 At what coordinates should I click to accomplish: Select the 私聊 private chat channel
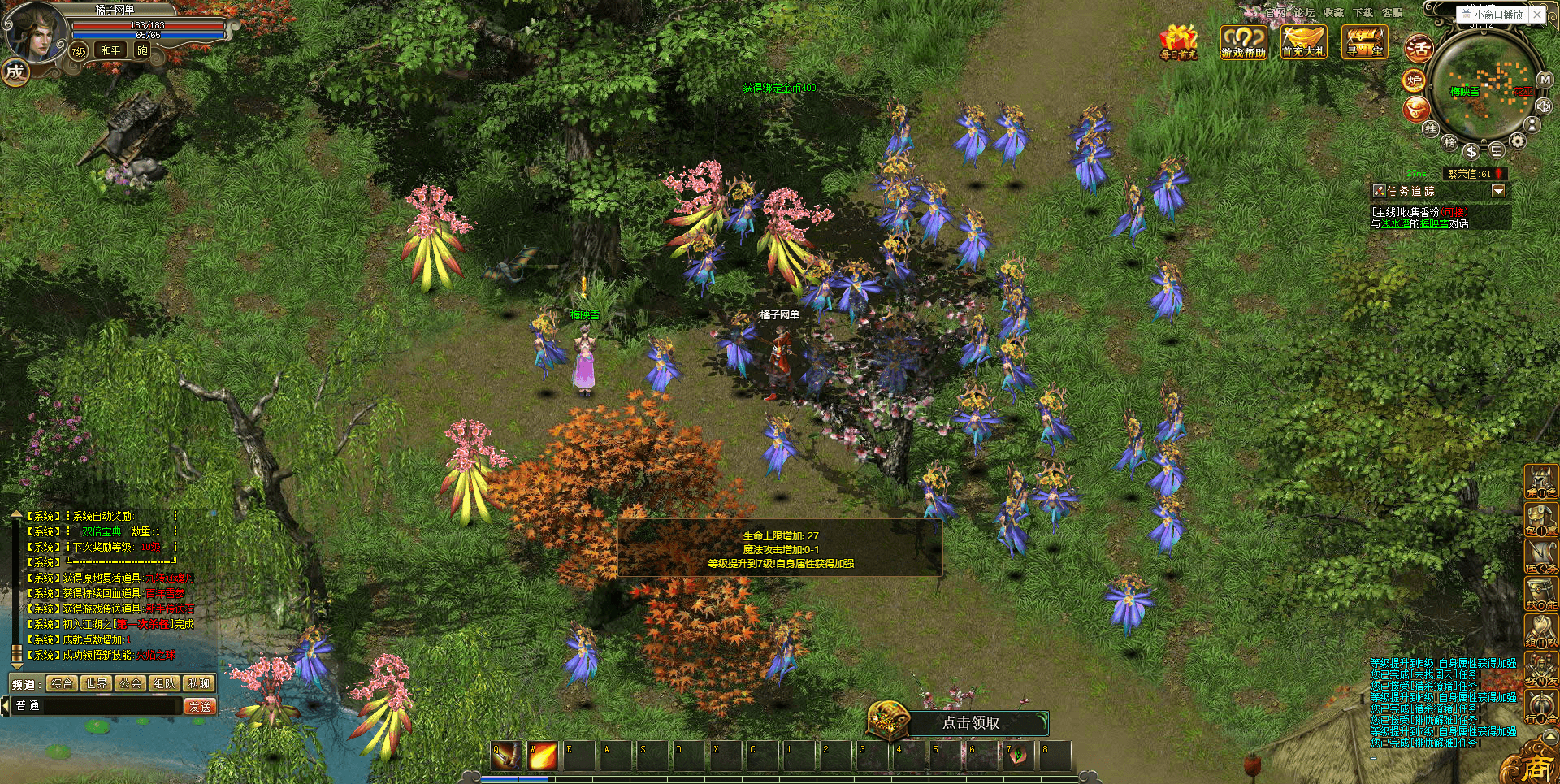pyautogui.click(x=199, y=683)
